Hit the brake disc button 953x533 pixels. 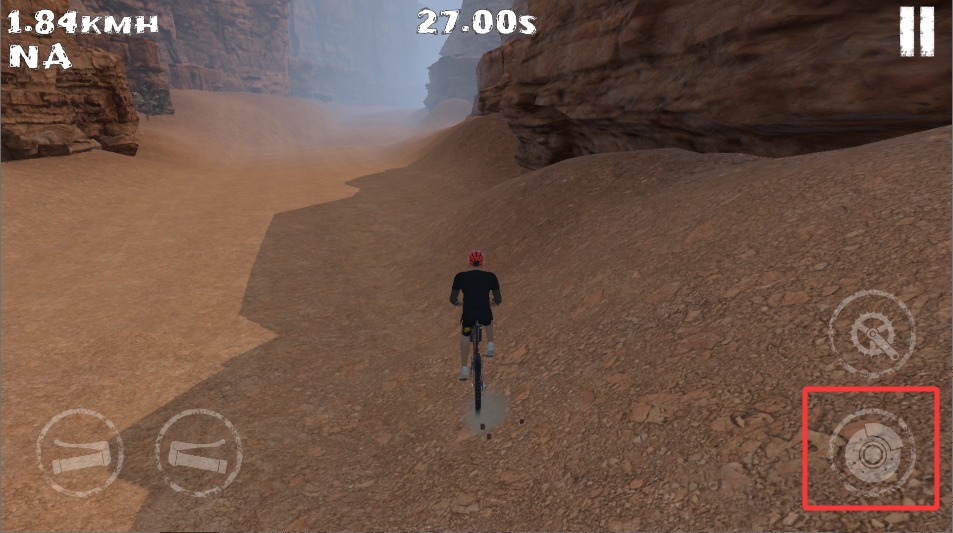tap(872, 452)
